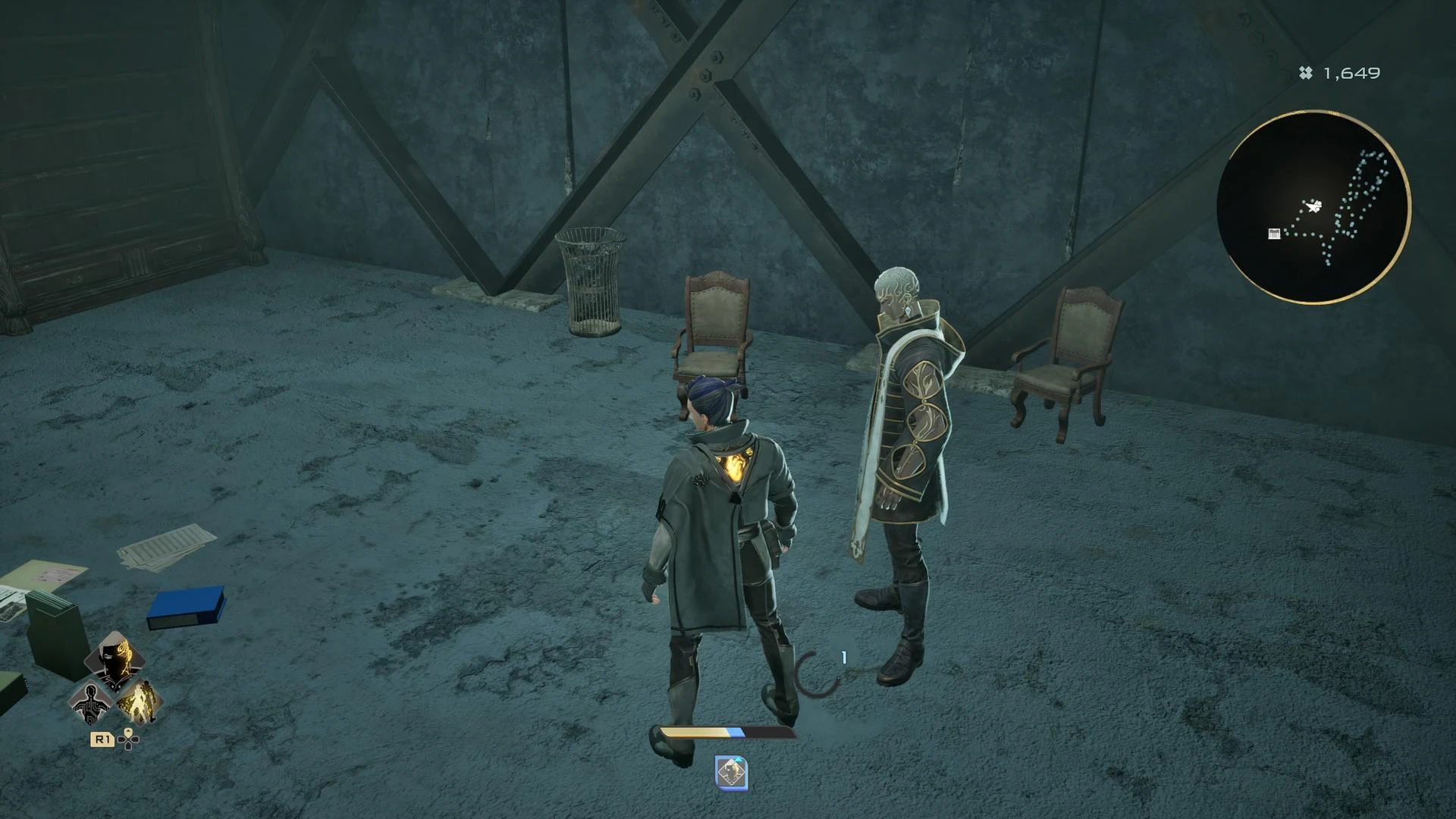This screenshot has height=819, width=1456.
Task: Open the circular minimap
Action: (x=1313, y=207)
